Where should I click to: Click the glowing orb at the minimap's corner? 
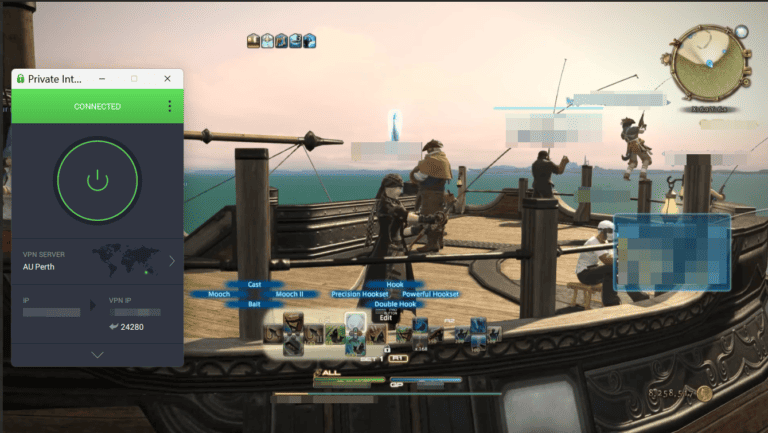[741, 31]
